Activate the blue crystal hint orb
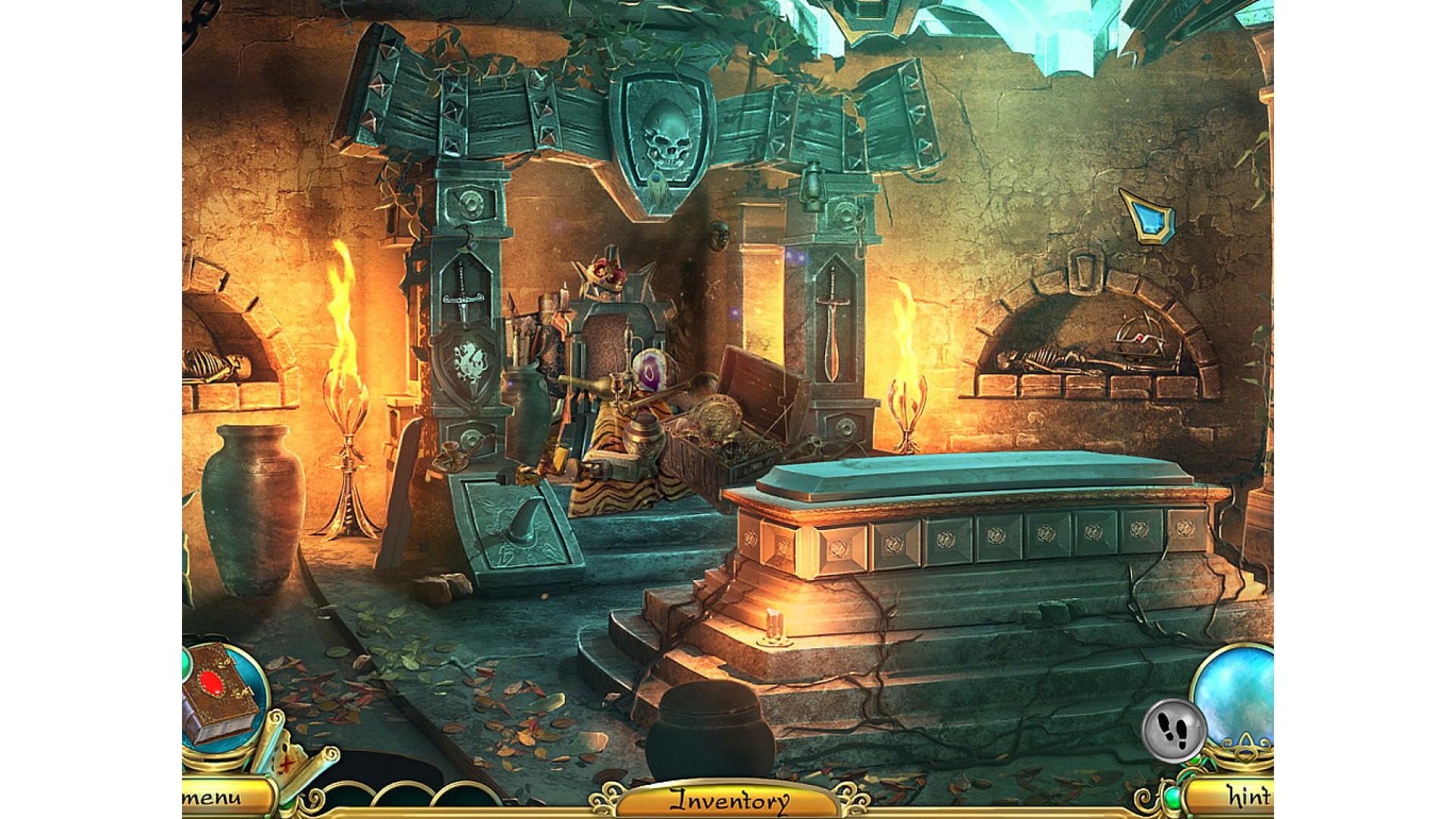The image size is (1456, 819). (x=1238, y=694)
